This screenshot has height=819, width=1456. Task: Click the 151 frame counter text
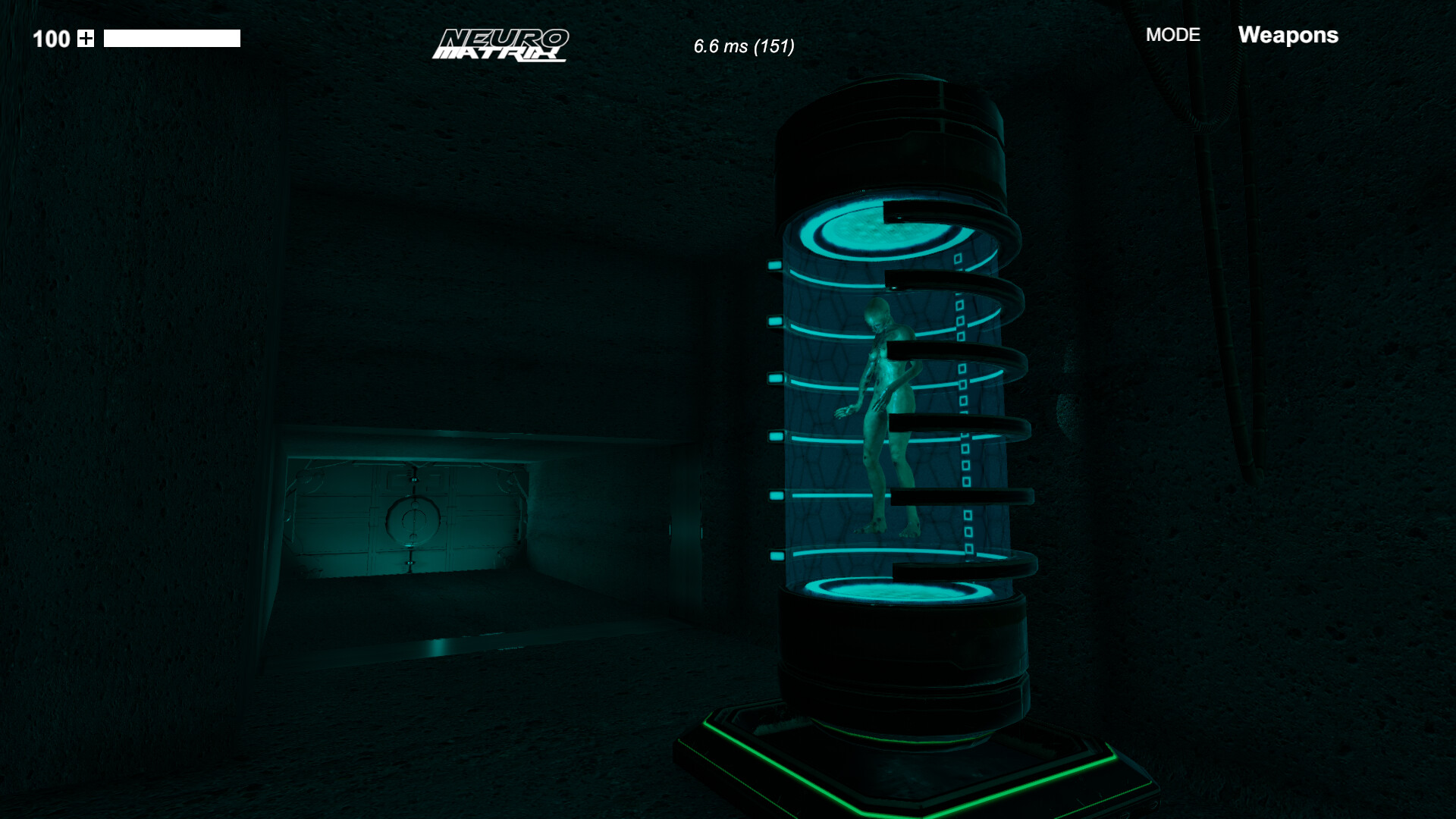(776, 46)
